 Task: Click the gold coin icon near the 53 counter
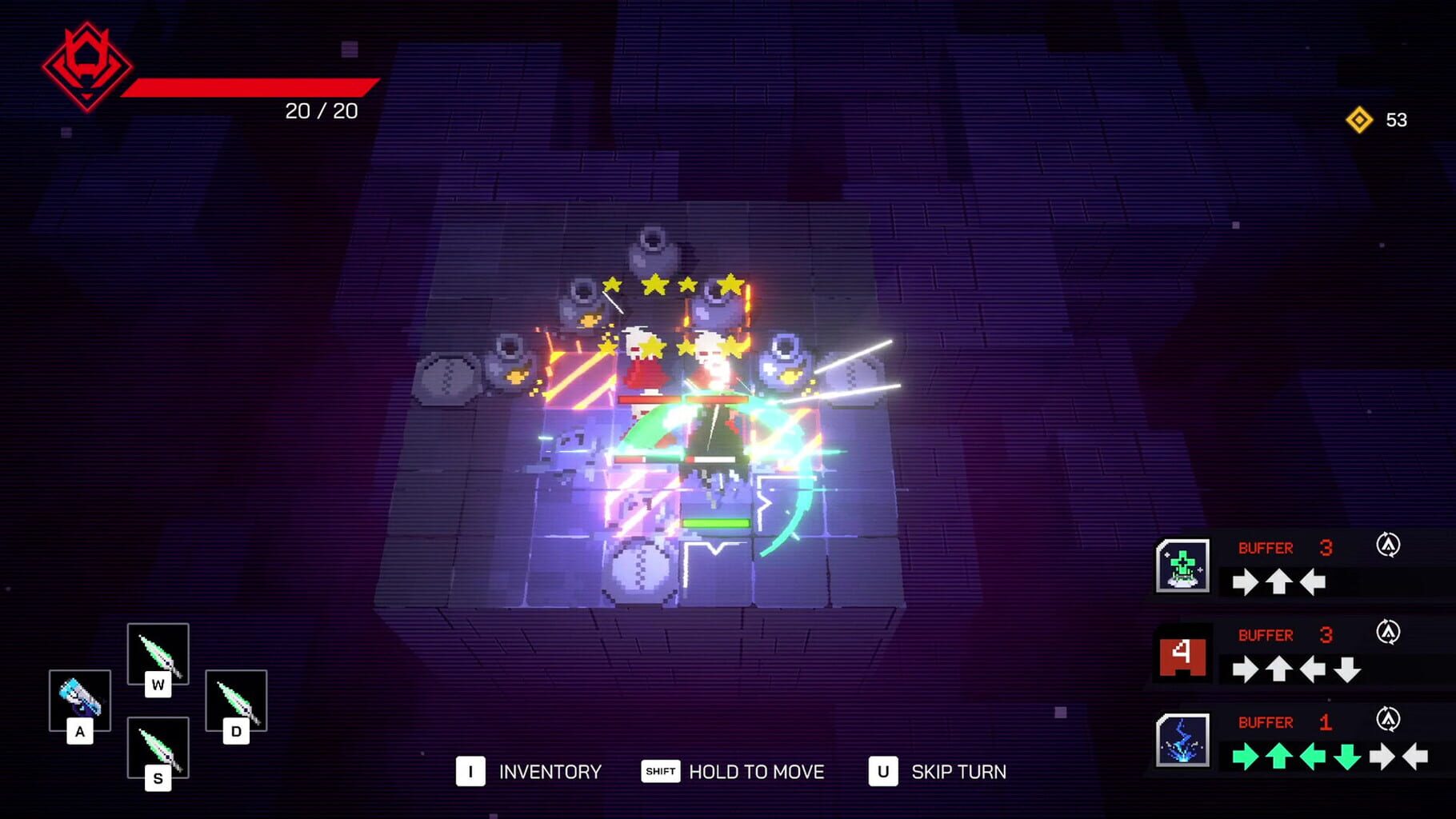click(x=1358, y=118)
